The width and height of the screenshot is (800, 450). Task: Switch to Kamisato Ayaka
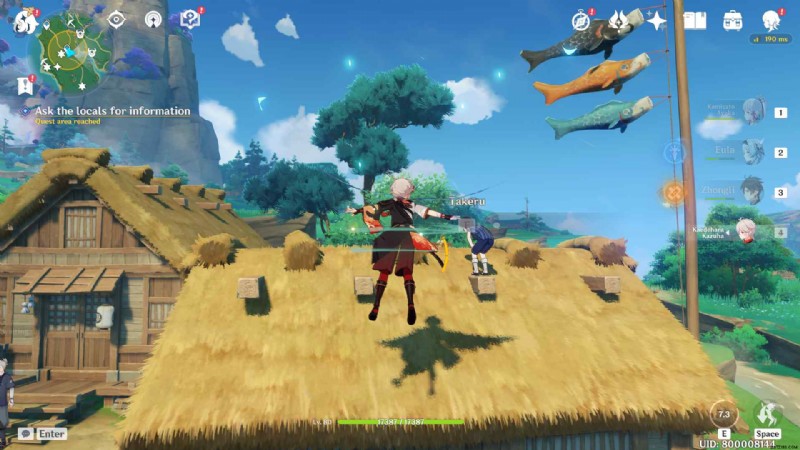click(x=751, y=111)
